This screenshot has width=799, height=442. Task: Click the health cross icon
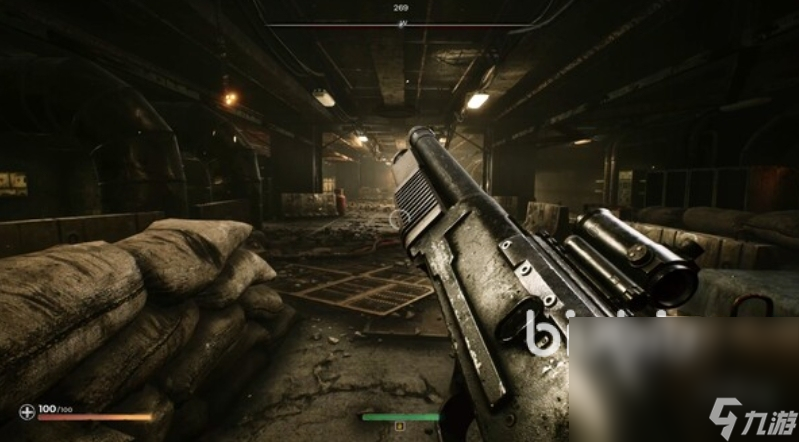pos(27,410)
